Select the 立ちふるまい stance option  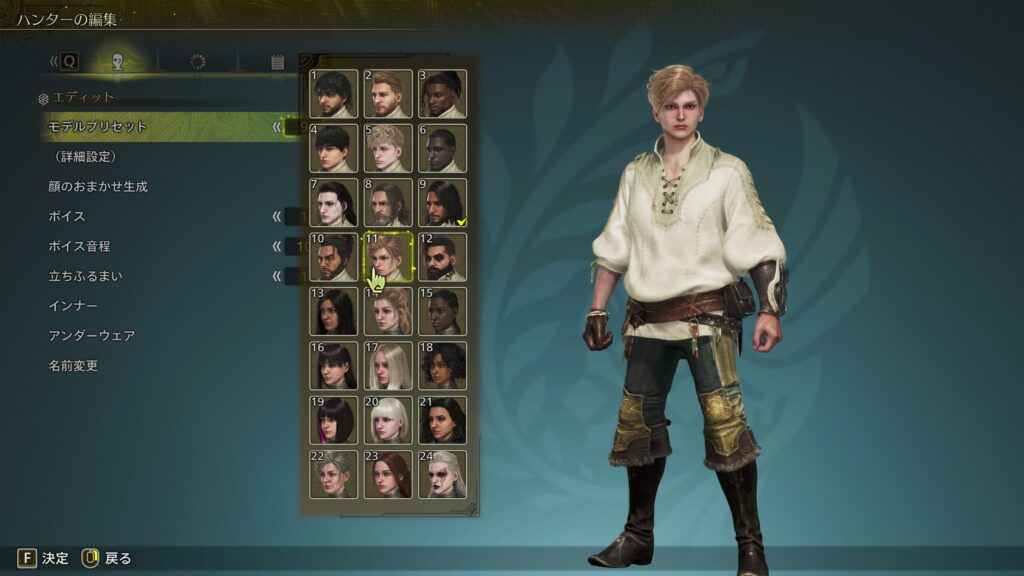[x=85, y=276]
